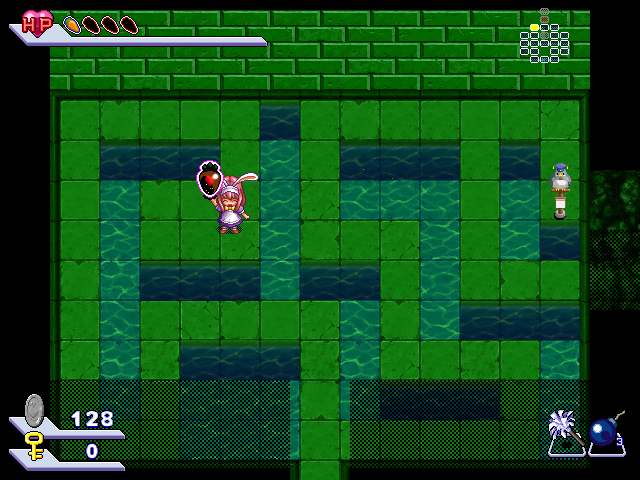Click the pink HP heart icon
The width and height of the screenshot is (640, 480).
38,23
